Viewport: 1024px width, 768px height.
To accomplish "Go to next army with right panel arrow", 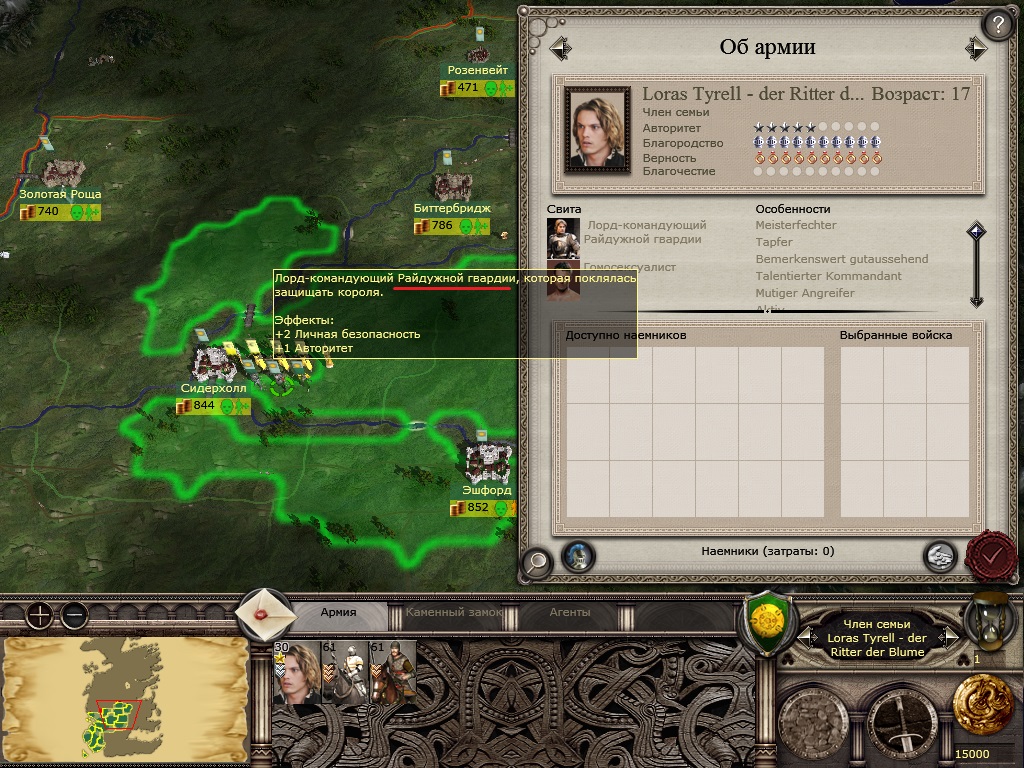I will coord(976,48).
